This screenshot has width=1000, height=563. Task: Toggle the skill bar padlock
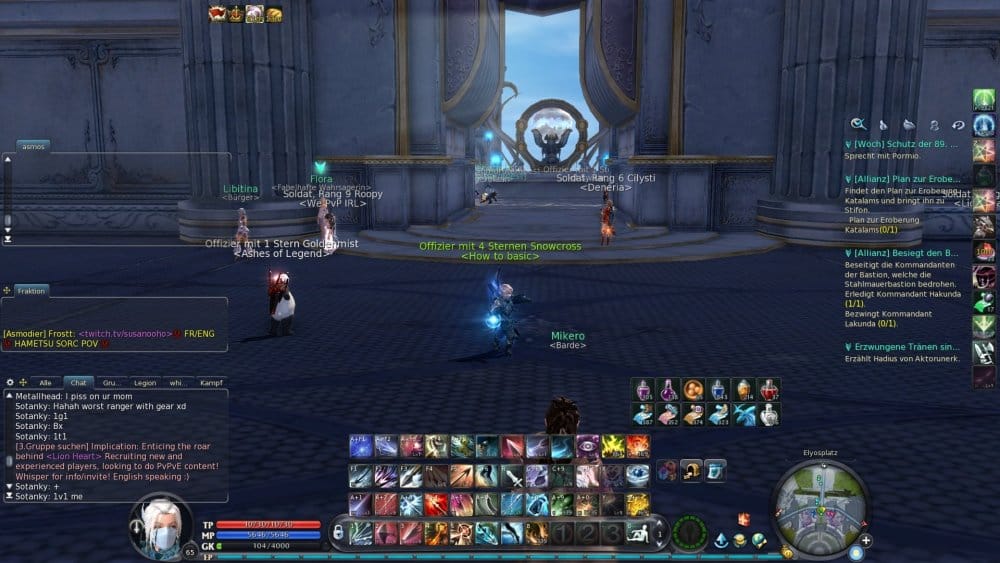pyautogui.click(x=338, y=533)
